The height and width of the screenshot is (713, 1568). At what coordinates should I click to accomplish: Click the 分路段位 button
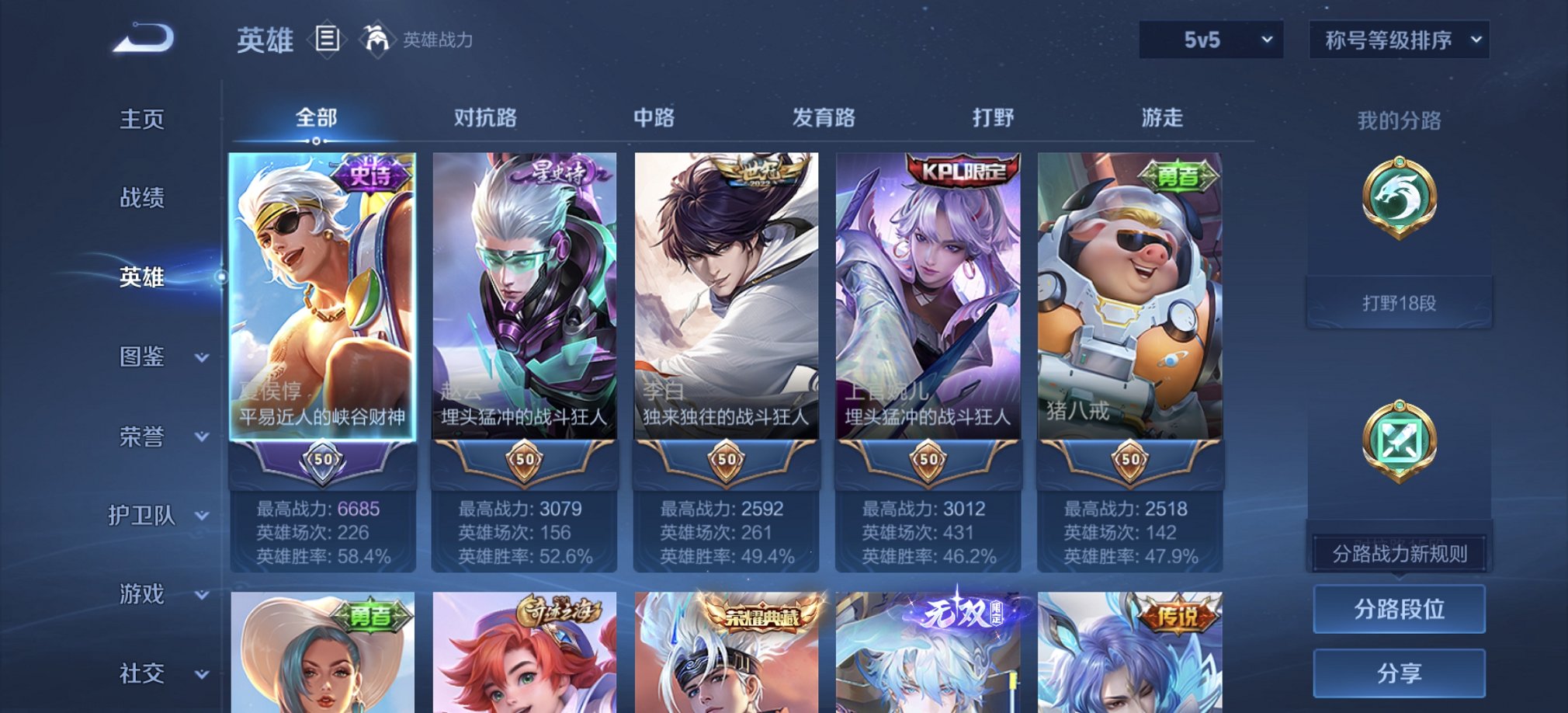tap(1398, 608)
